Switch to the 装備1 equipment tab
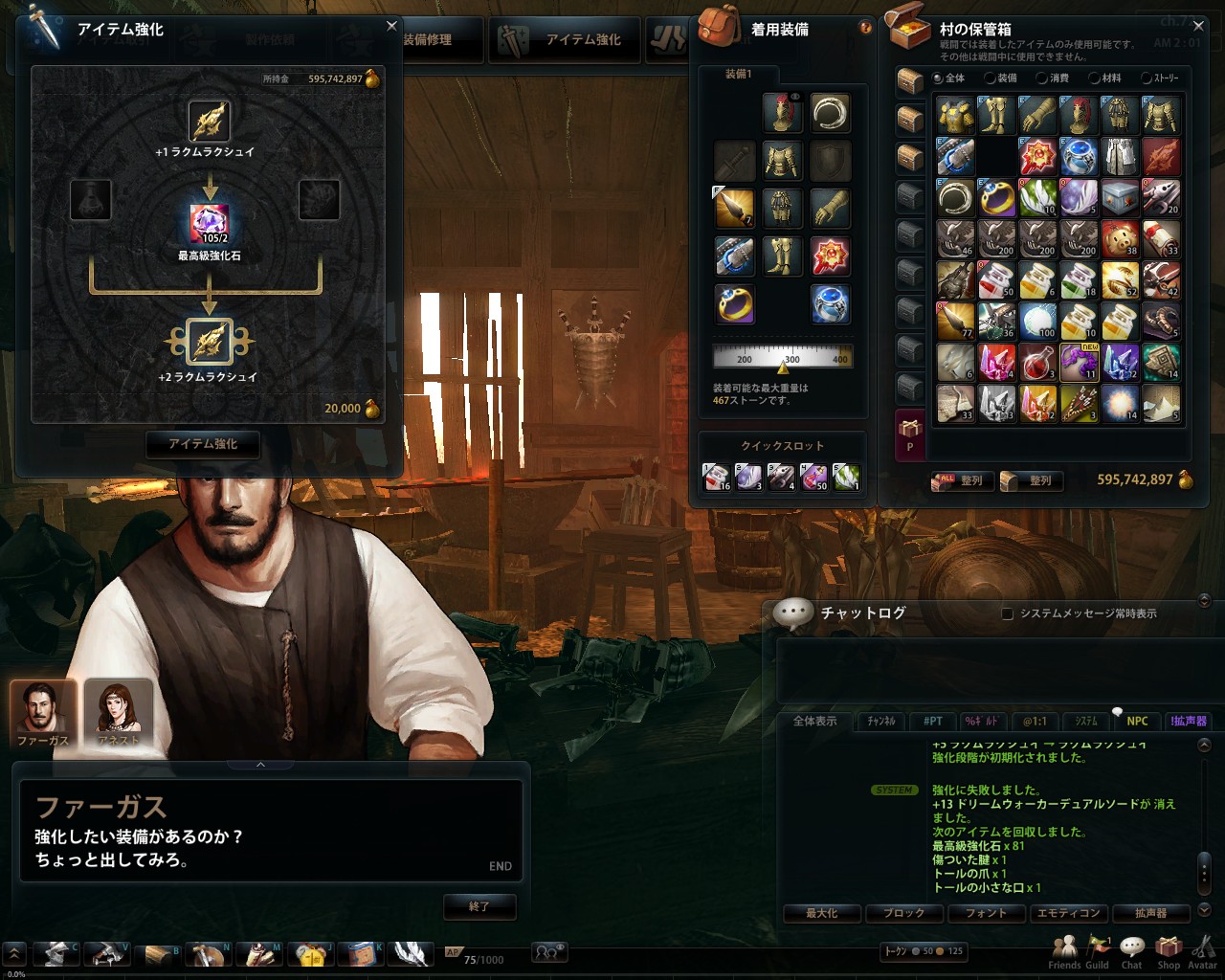This screenshot has width=1225, height=980. click(738, 75)
